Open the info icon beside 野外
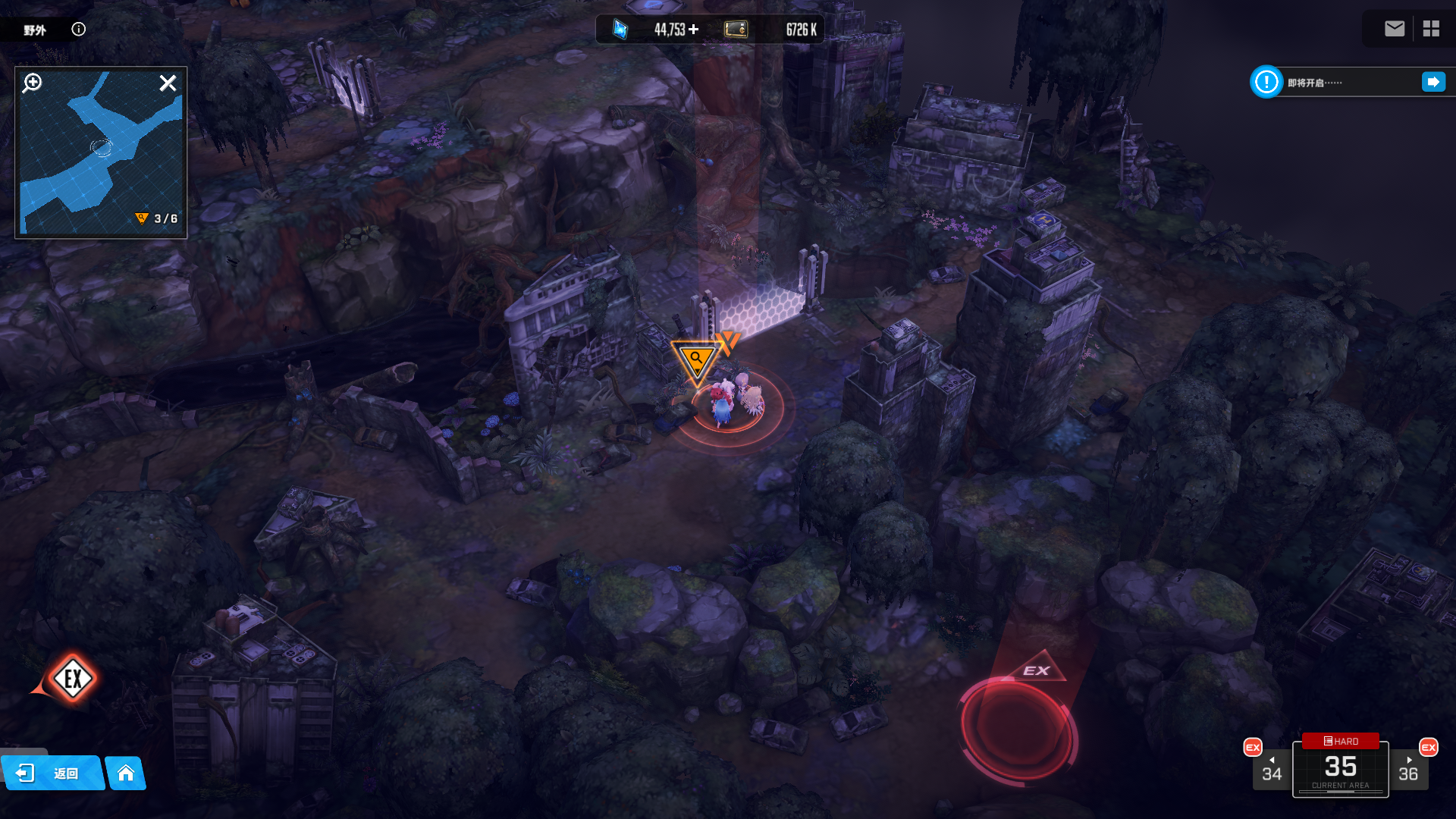 coord(79,30)
